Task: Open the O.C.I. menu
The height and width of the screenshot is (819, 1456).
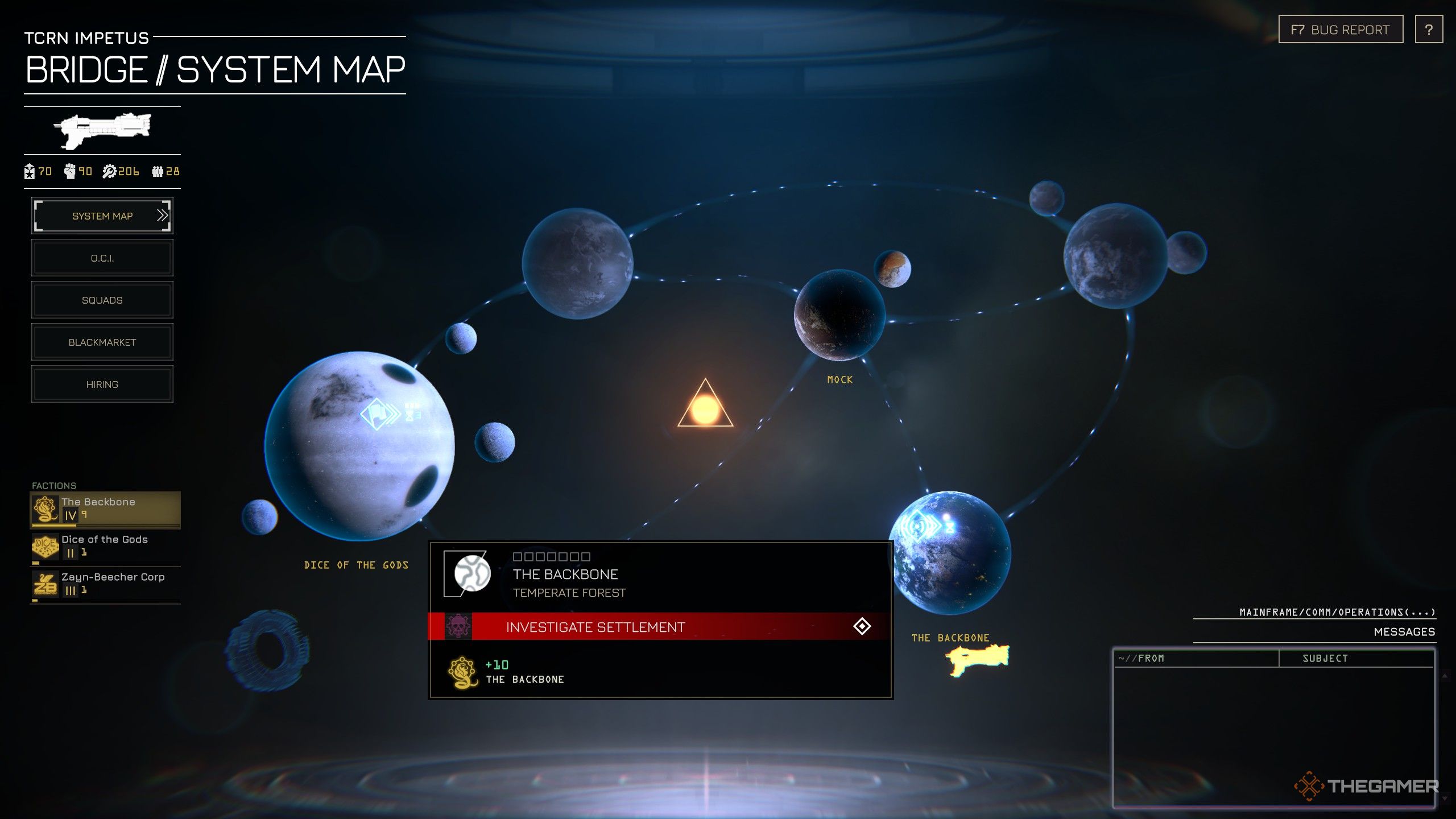Action: pos(102,258)
